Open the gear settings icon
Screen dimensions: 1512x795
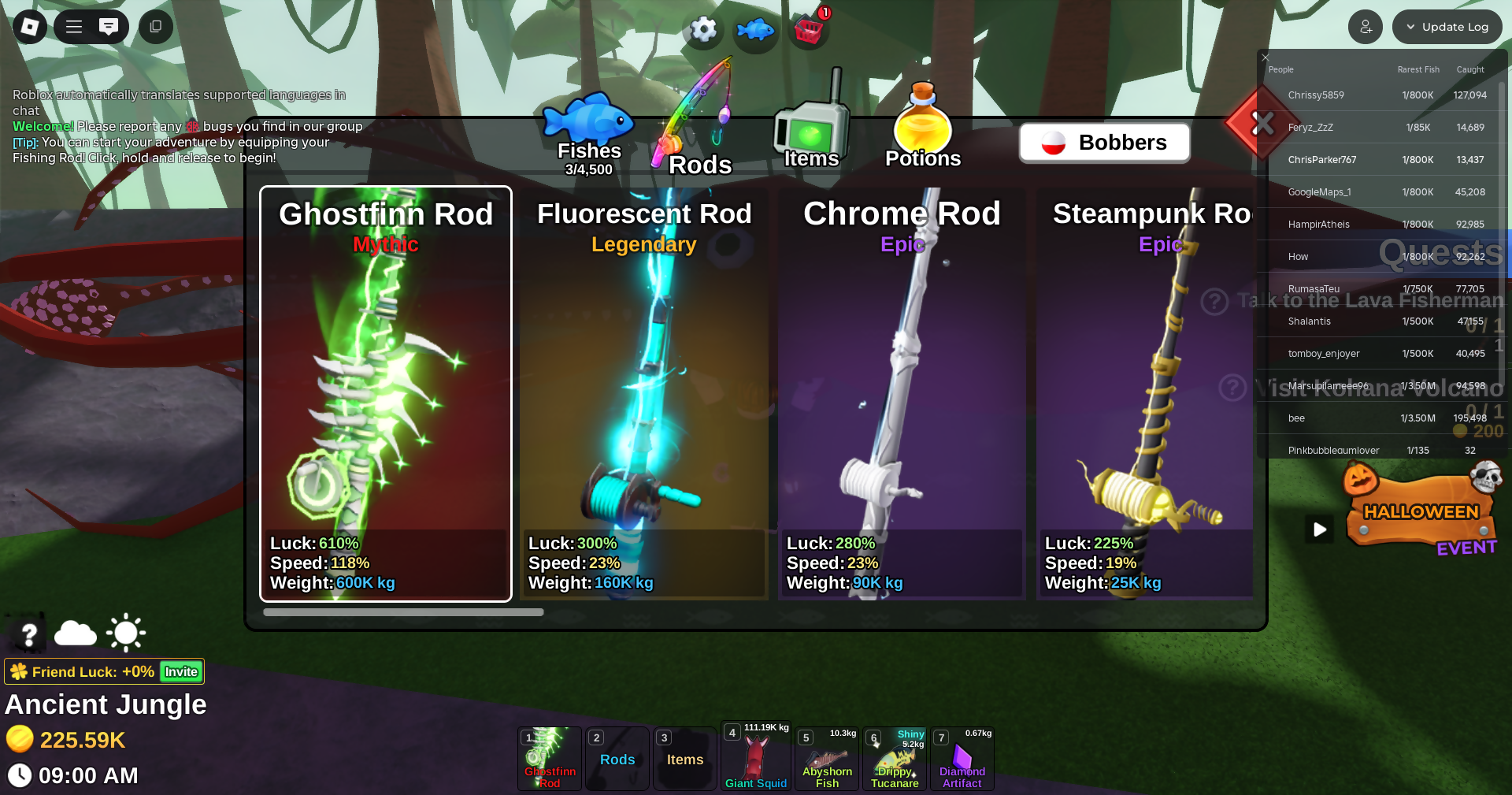(703, 30)
